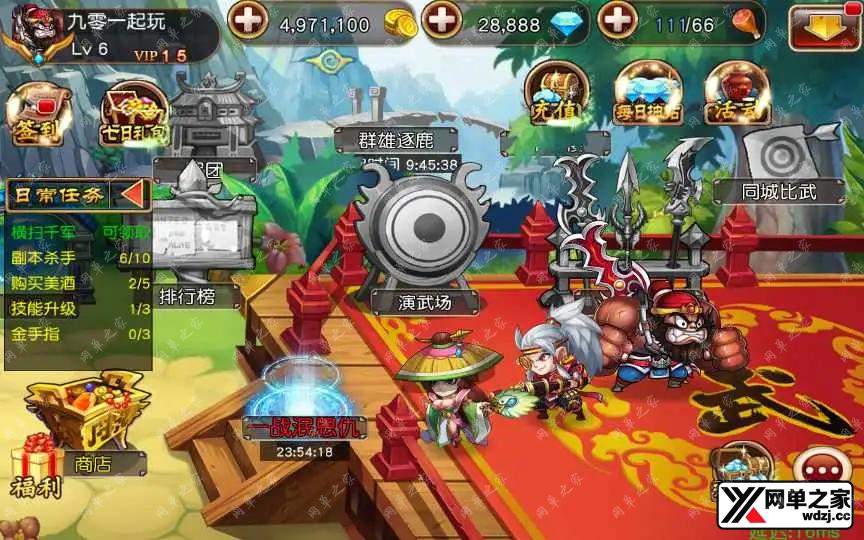The height and width of the screenshot is (540, 864).
Task: Add stamina with the drumstick plus button
Action: (619, 20)
